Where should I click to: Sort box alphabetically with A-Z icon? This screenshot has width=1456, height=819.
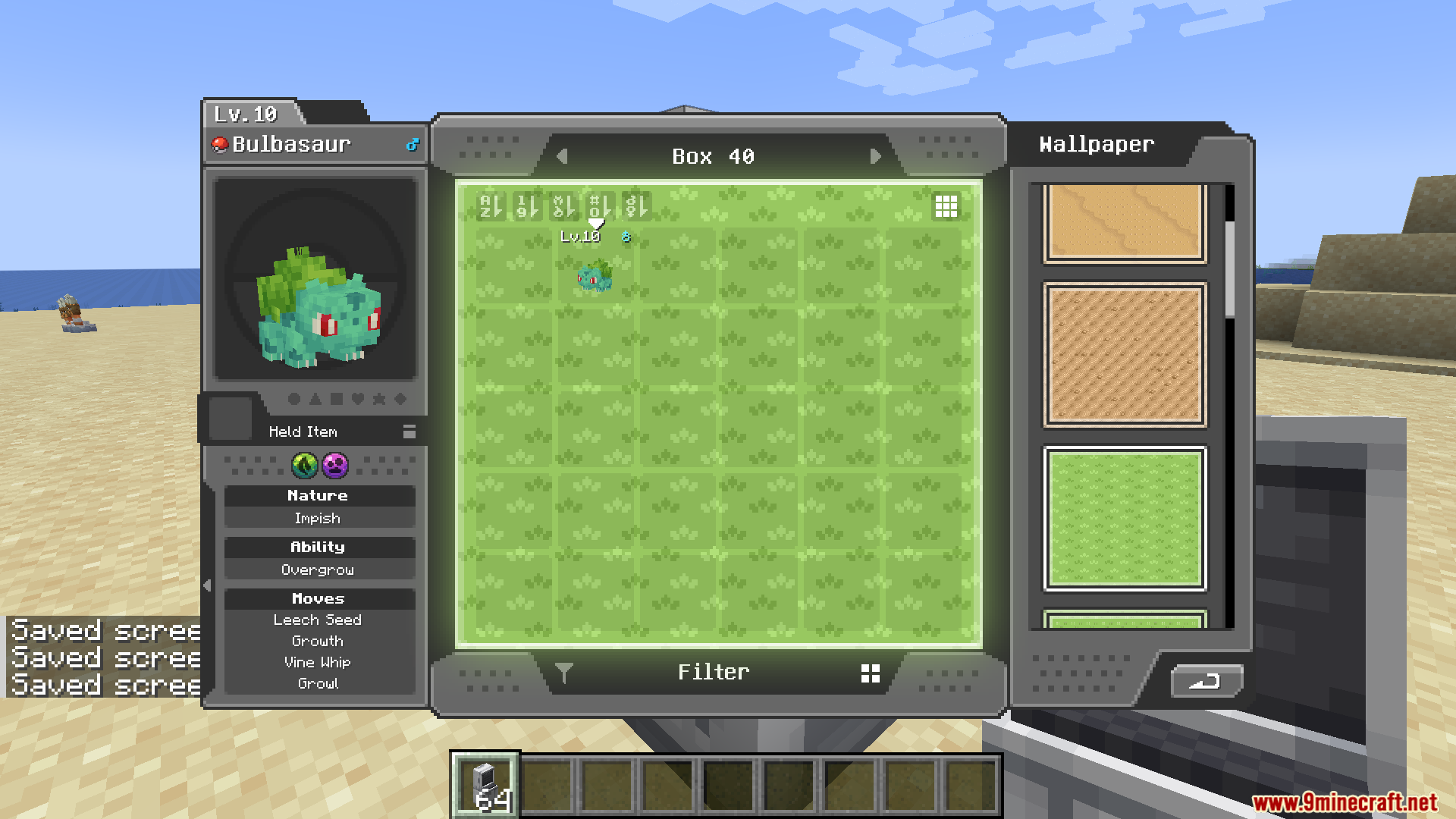(x=491, y=205)
